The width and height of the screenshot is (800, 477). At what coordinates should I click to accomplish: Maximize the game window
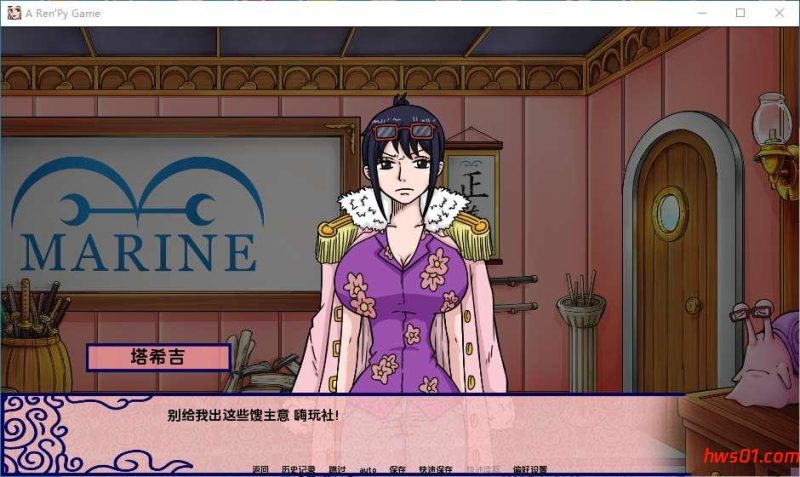coord(740,13)
